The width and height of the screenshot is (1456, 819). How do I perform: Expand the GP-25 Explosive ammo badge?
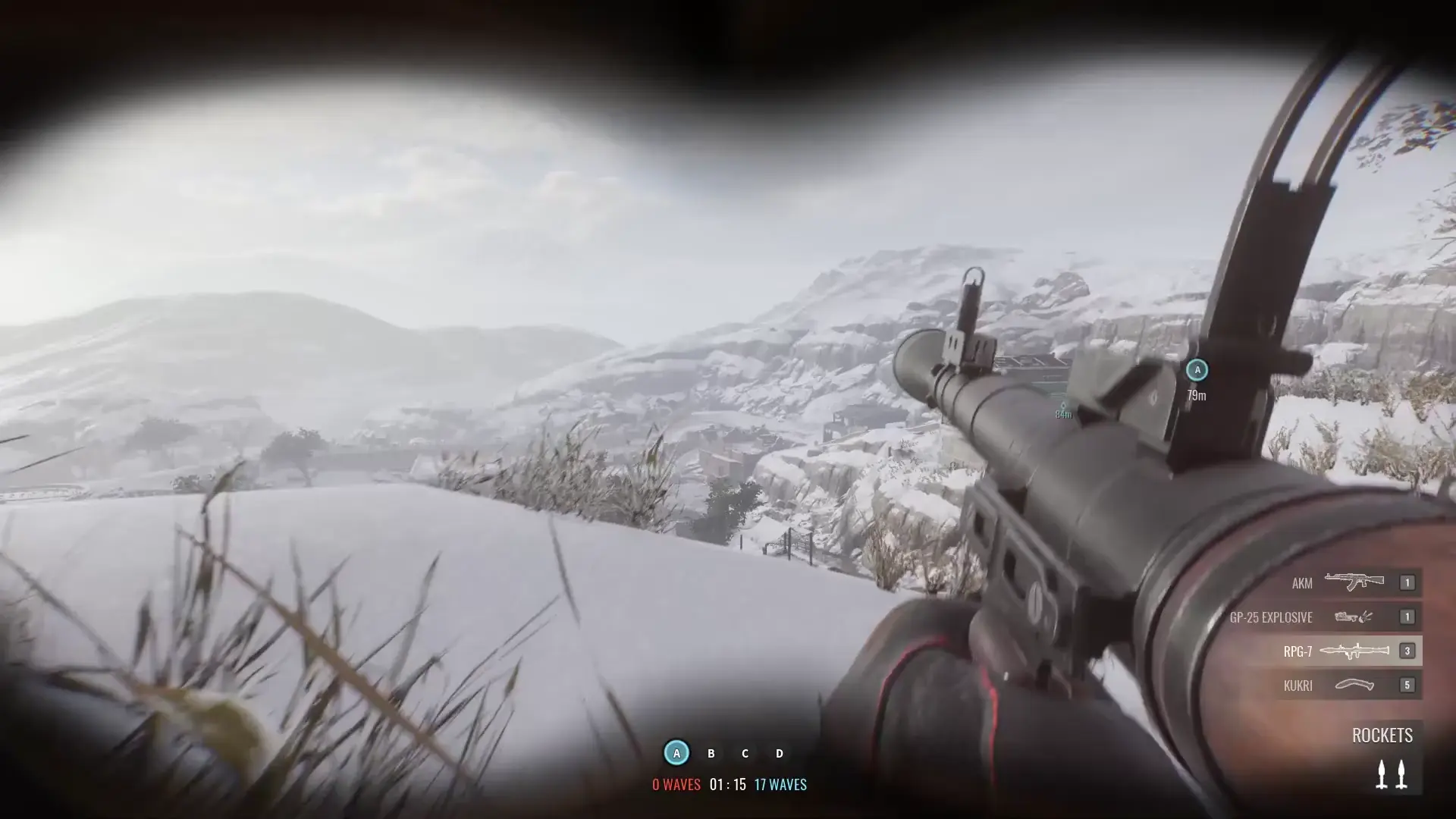click(1408, 617)
